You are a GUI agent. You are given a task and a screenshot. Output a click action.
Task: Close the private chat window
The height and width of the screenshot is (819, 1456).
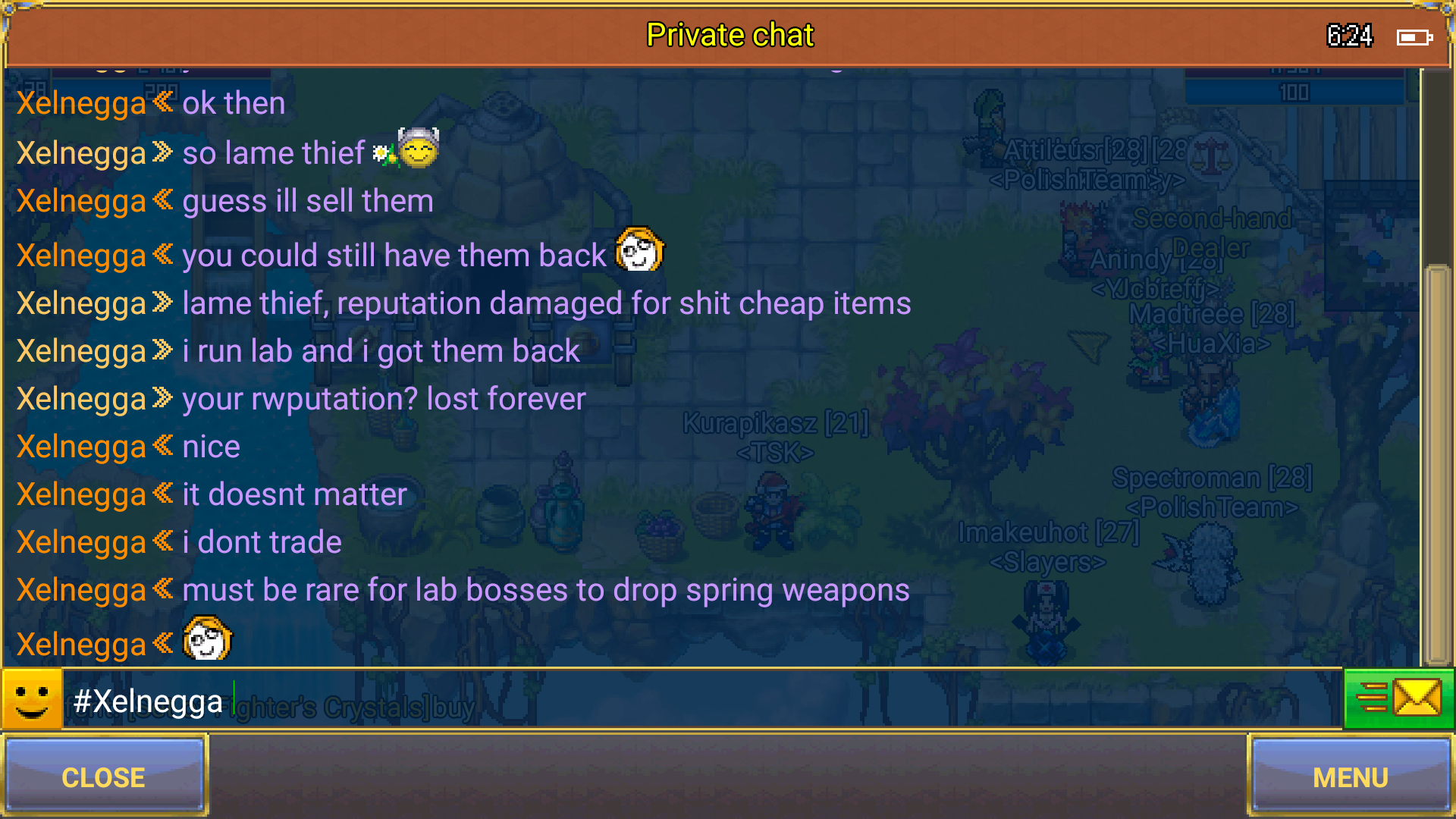pyautogui.click(x=104, y=777)
